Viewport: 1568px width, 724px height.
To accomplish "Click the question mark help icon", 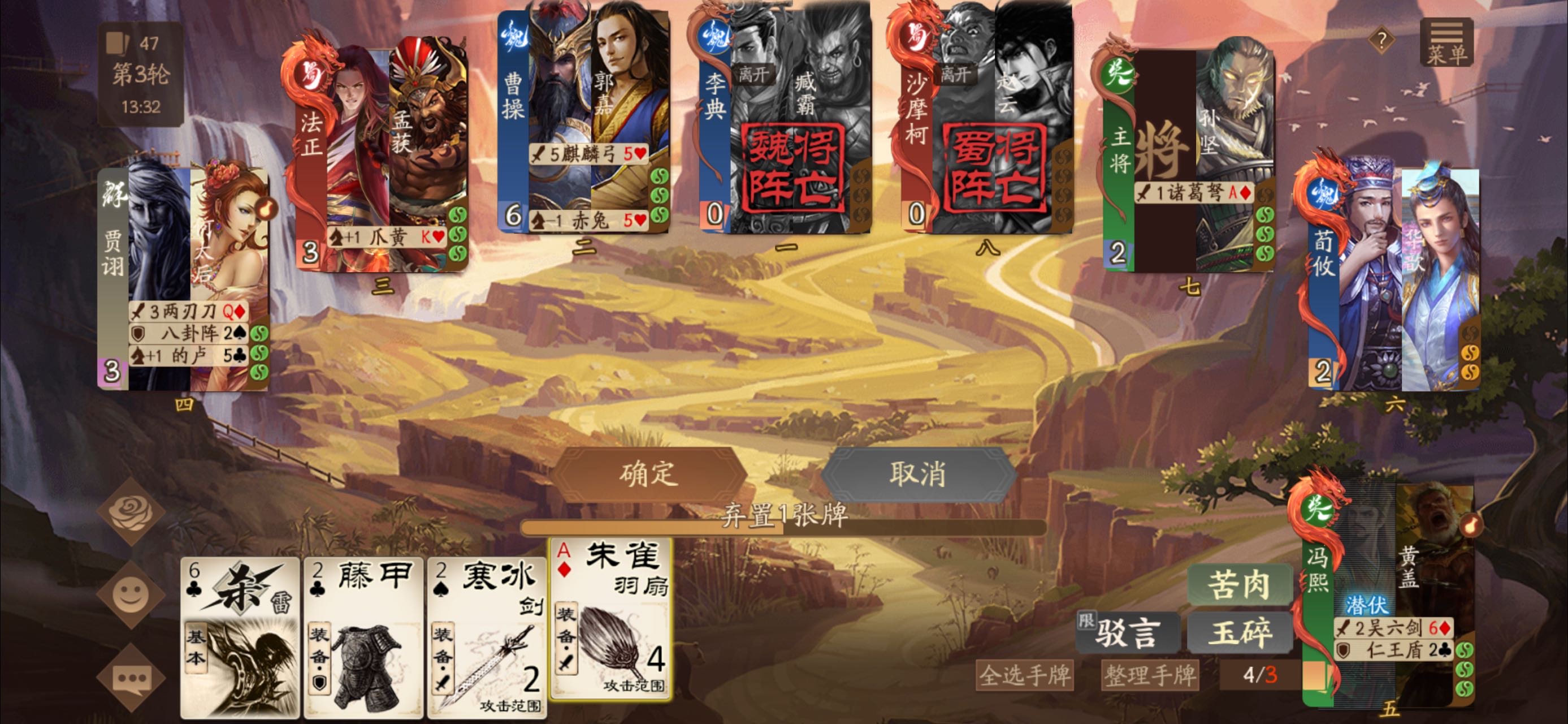I will [x=1381, y=41].
